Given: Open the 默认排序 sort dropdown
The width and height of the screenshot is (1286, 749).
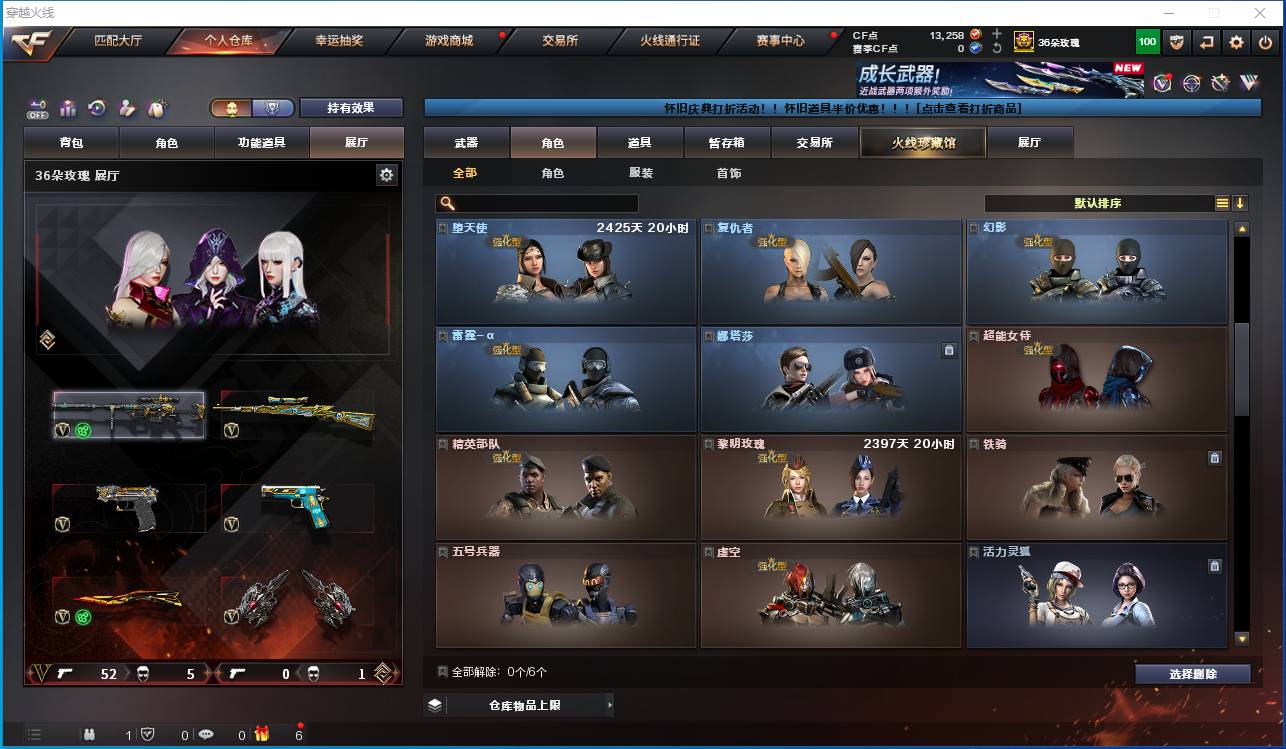Looking at the screenshot, I should pyautogui.click(x=1100, y=203).
